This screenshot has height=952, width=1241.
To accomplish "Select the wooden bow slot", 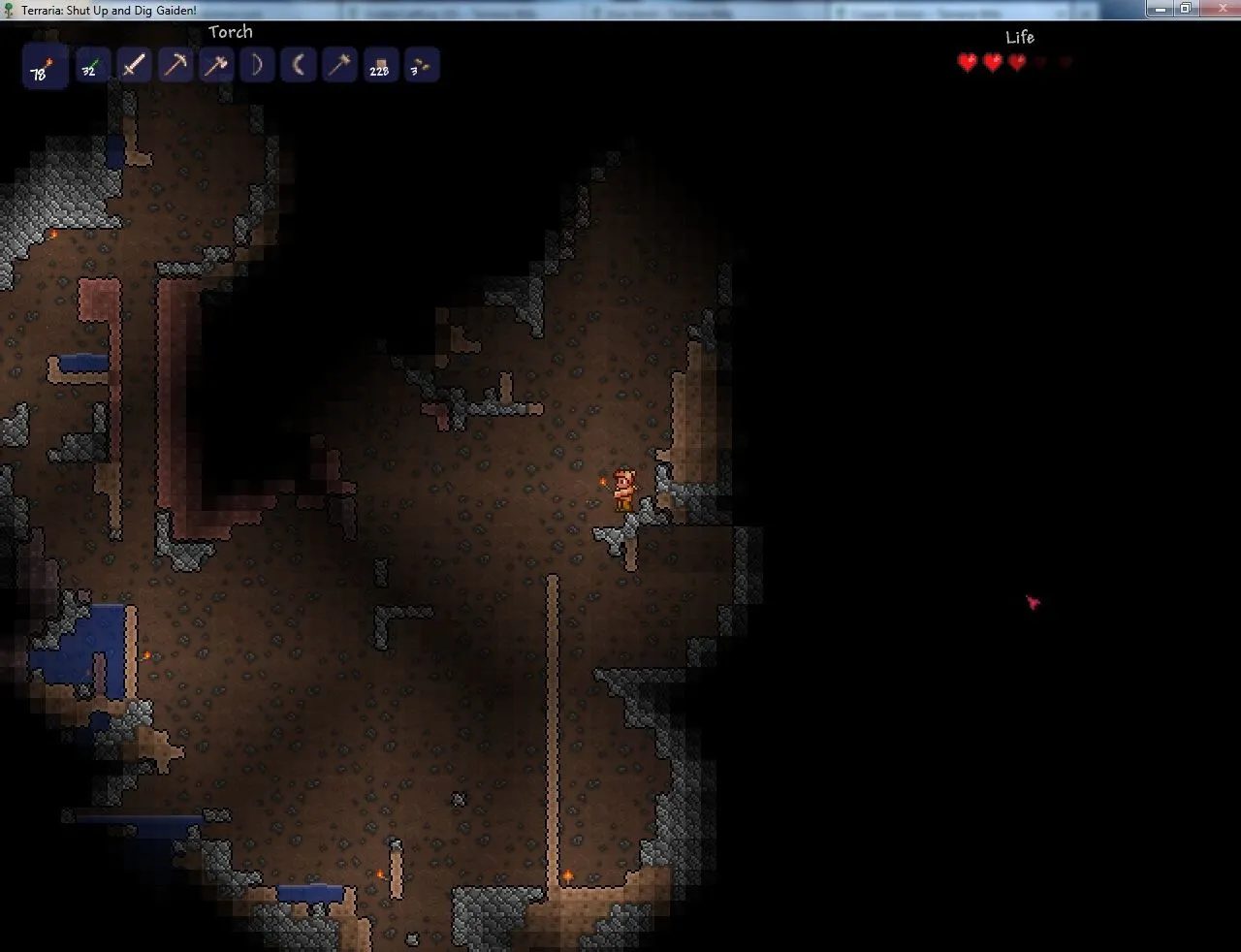I will pos(257,66).
